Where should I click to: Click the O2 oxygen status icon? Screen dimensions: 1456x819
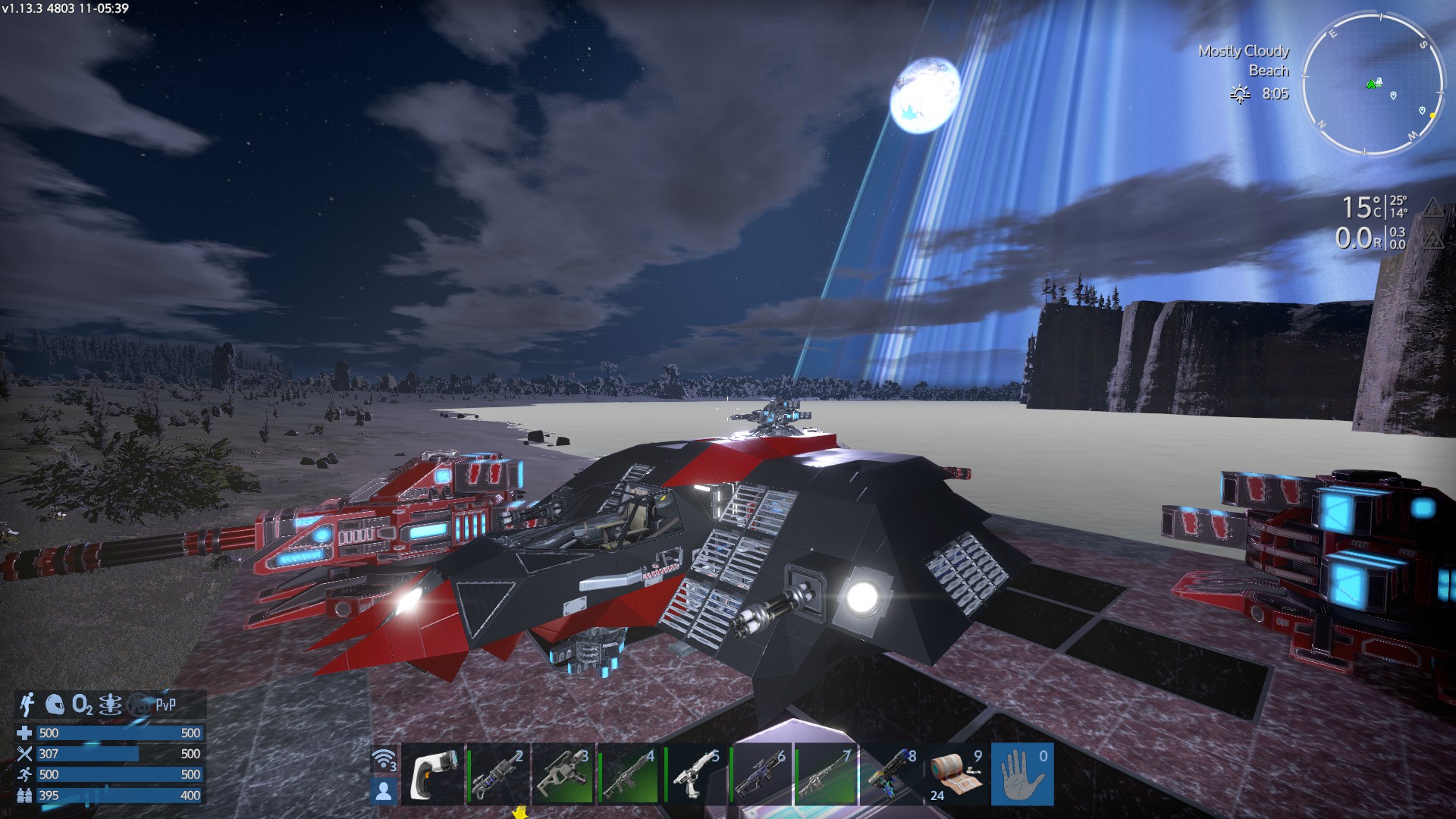[x=82, y=705]
